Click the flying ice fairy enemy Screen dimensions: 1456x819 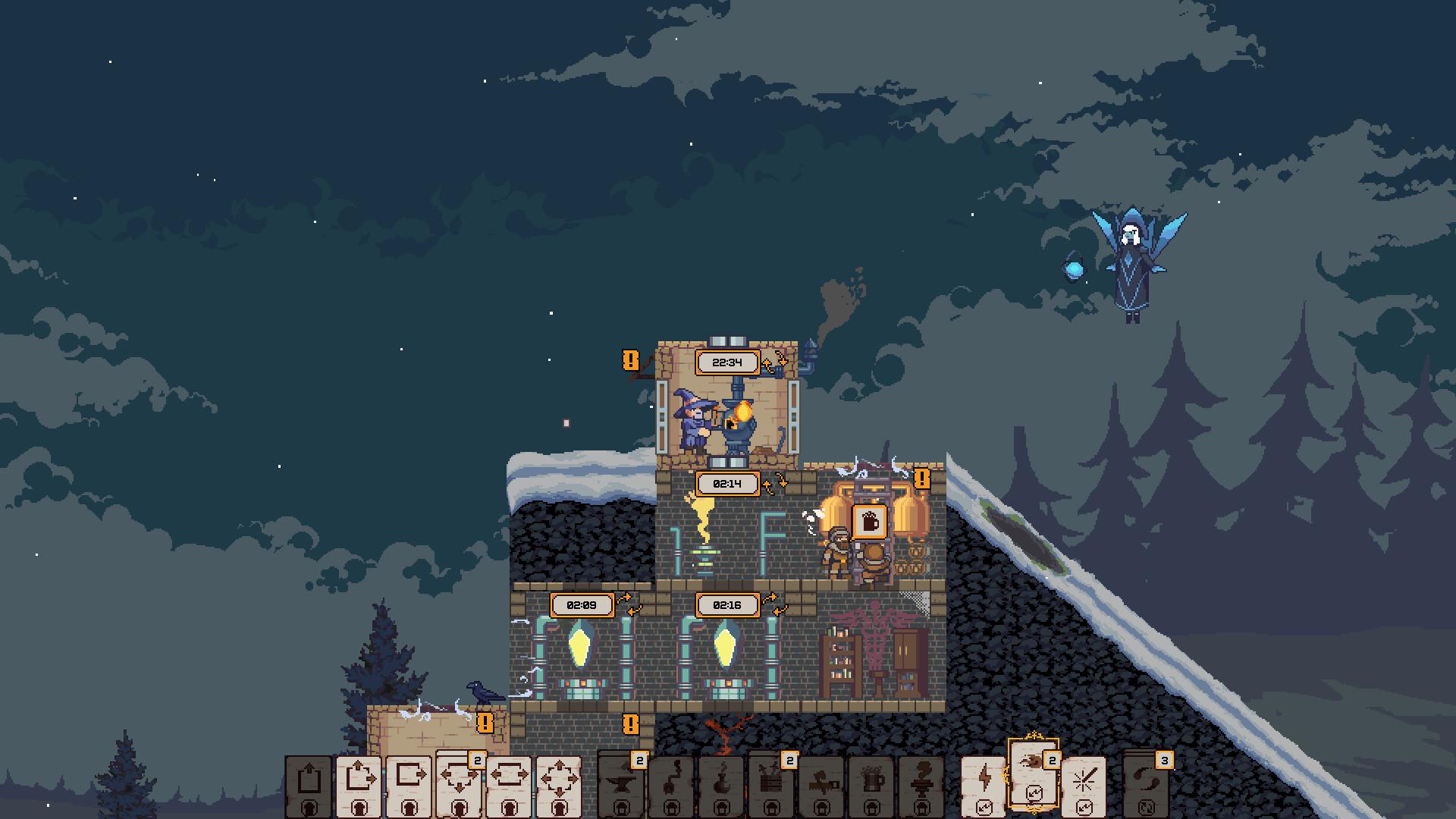1131,258
